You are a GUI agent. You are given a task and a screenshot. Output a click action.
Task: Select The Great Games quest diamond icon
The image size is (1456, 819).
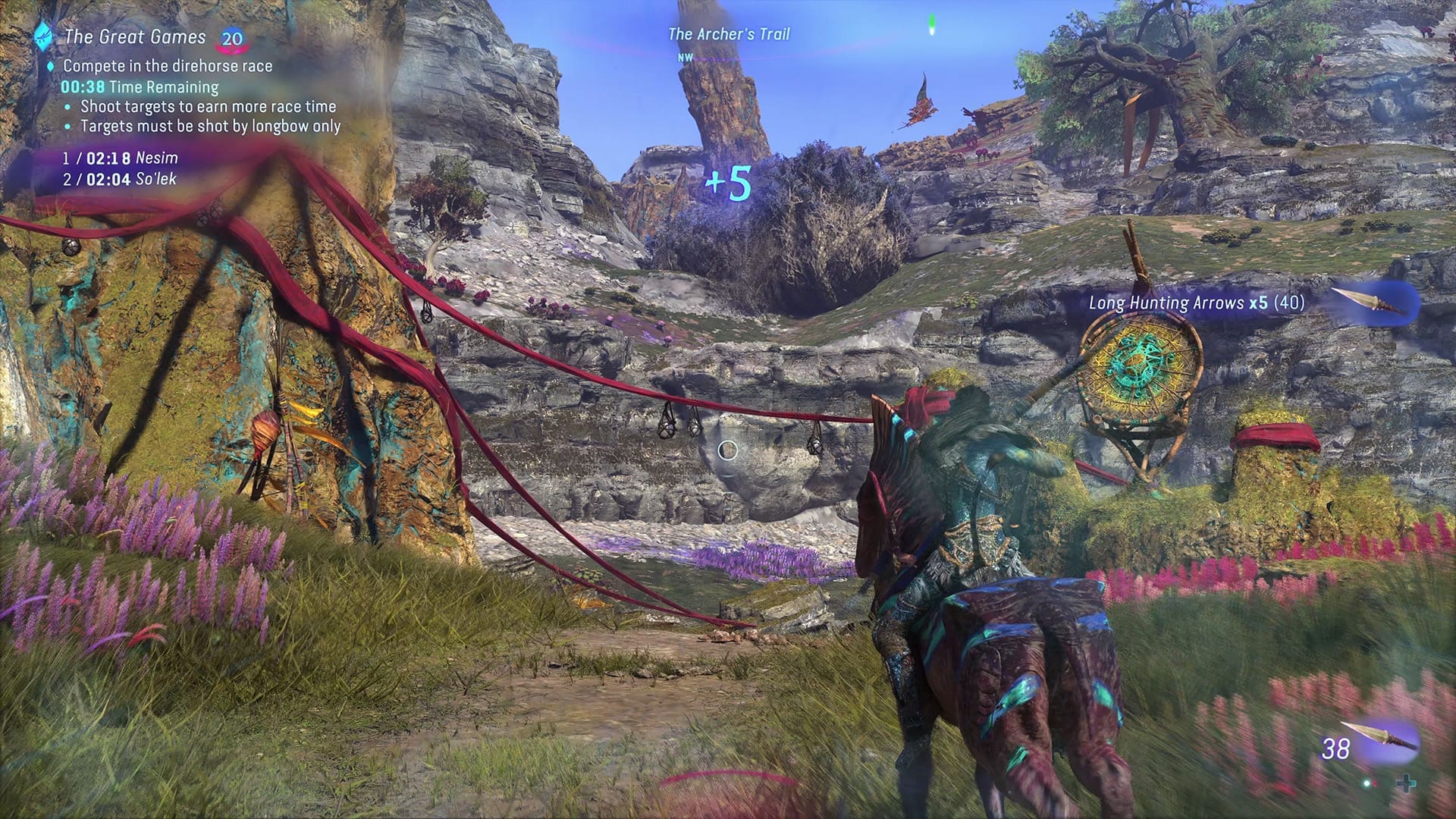[x=42, y=38]
